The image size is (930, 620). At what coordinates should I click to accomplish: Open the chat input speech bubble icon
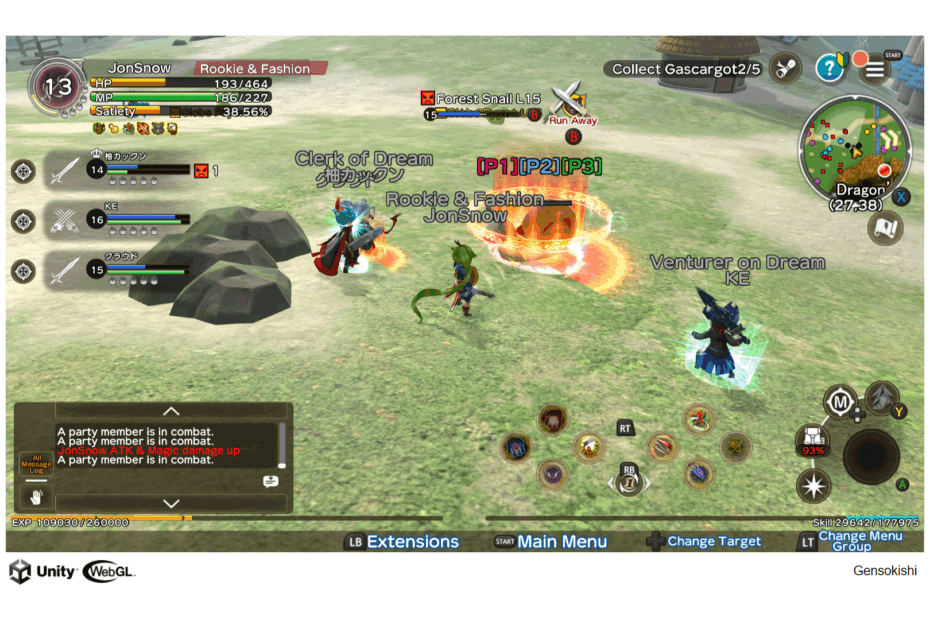[x=270, y=481]
